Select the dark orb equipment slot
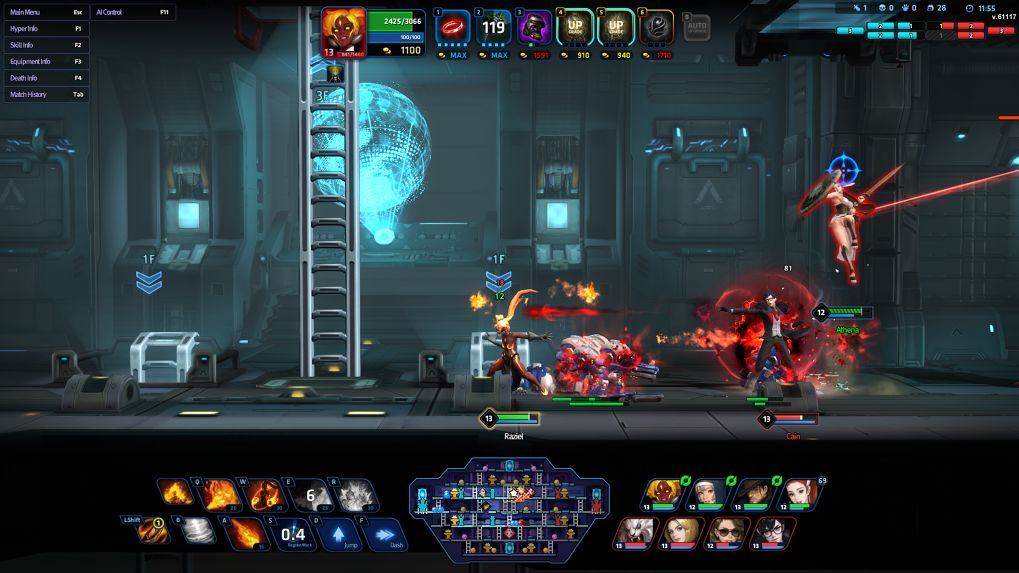 (657, 27)
